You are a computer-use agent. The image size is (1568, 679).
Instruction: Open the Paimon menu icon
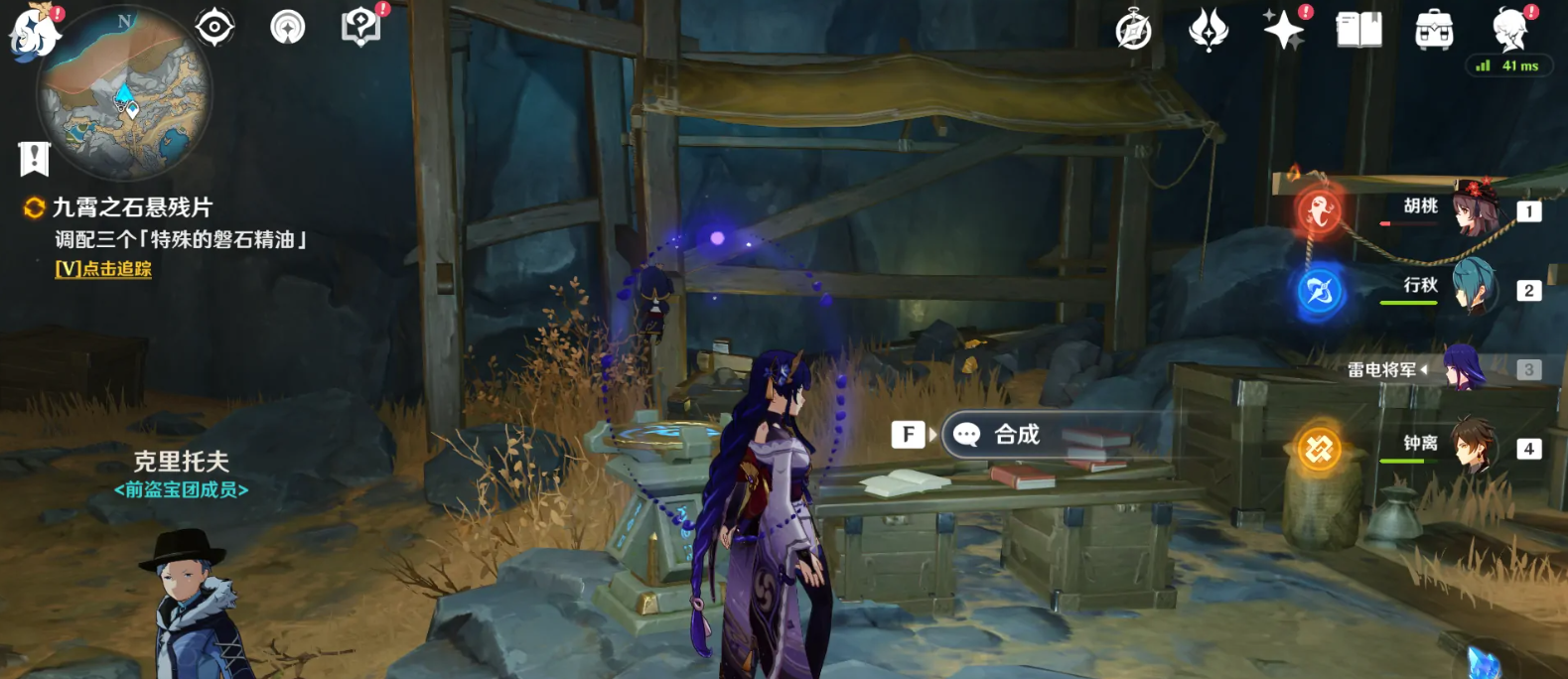coord(35,33)
